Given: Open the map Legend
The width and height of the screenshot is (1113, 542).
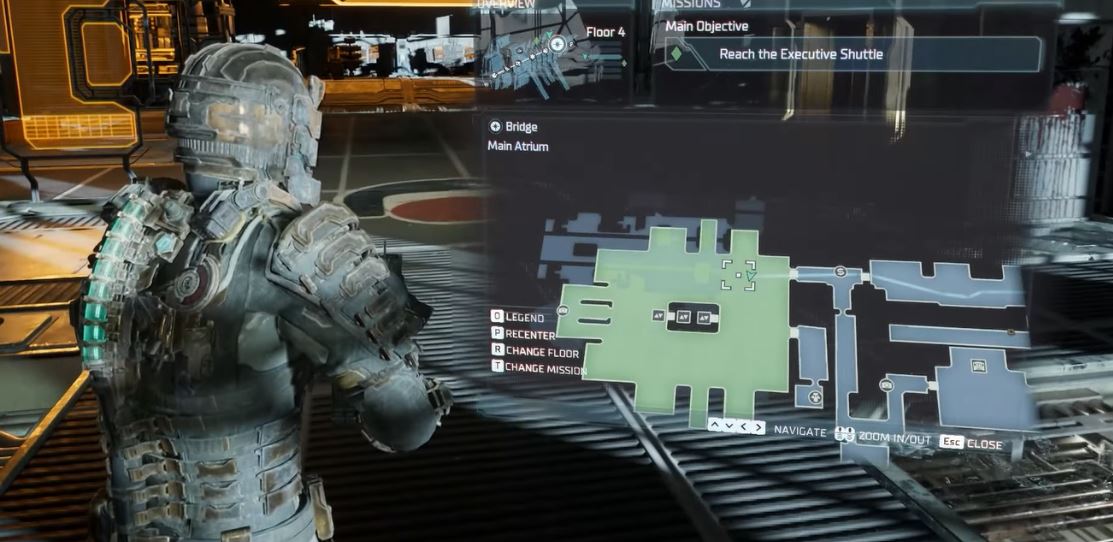Looking at the screenshot, I should coord(519,317).
